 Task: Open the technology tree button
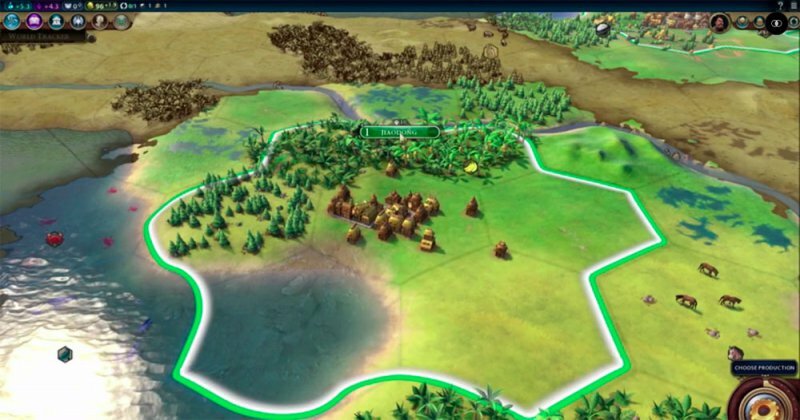click(x=12, y=21)
